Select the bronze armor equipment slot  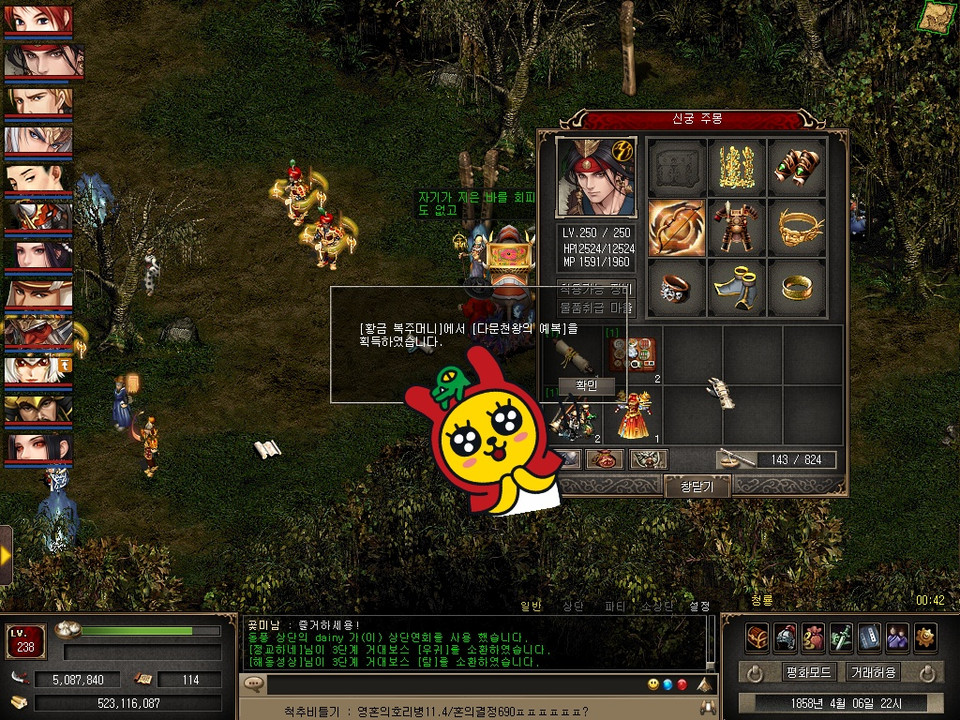tap(737, 228)
